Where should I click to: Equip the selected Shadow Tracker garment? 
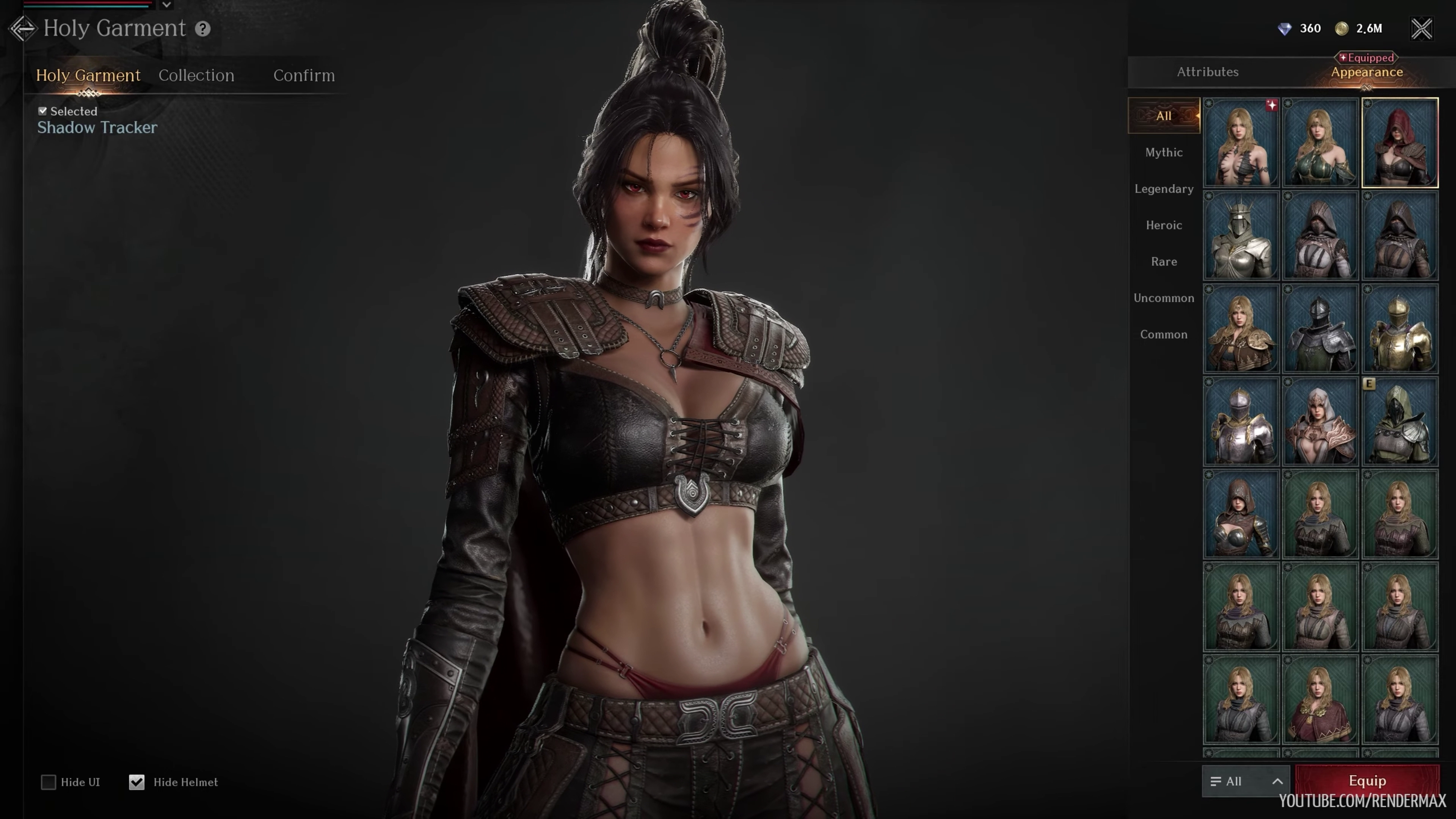(1367, 781)
